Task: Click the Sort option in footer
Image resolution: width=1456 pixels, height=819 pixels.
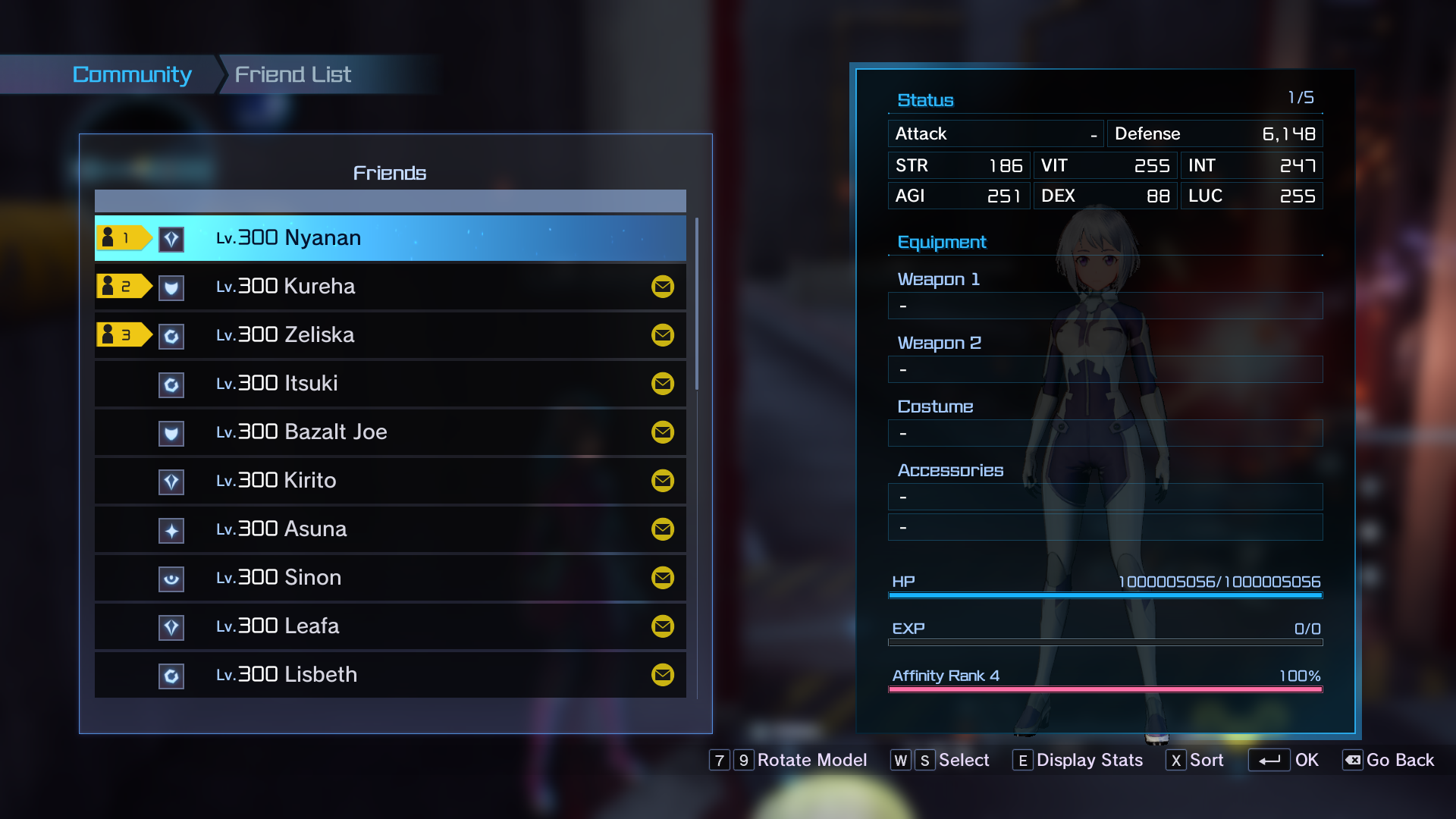Action: (x=1196, y=760)
